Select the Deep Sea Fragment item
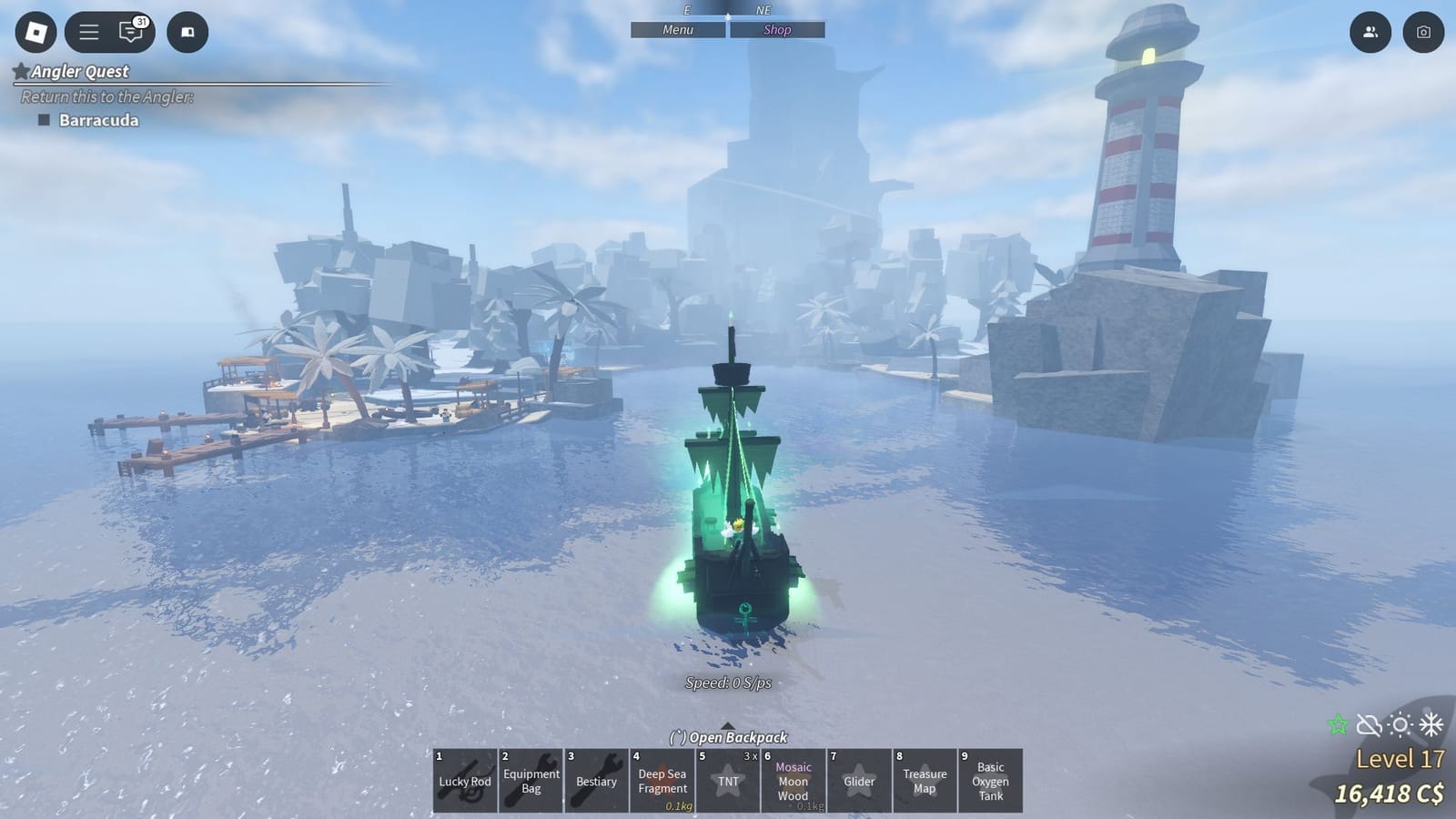The height and width of the screenshot is (819, 1456). click(662, 781)
